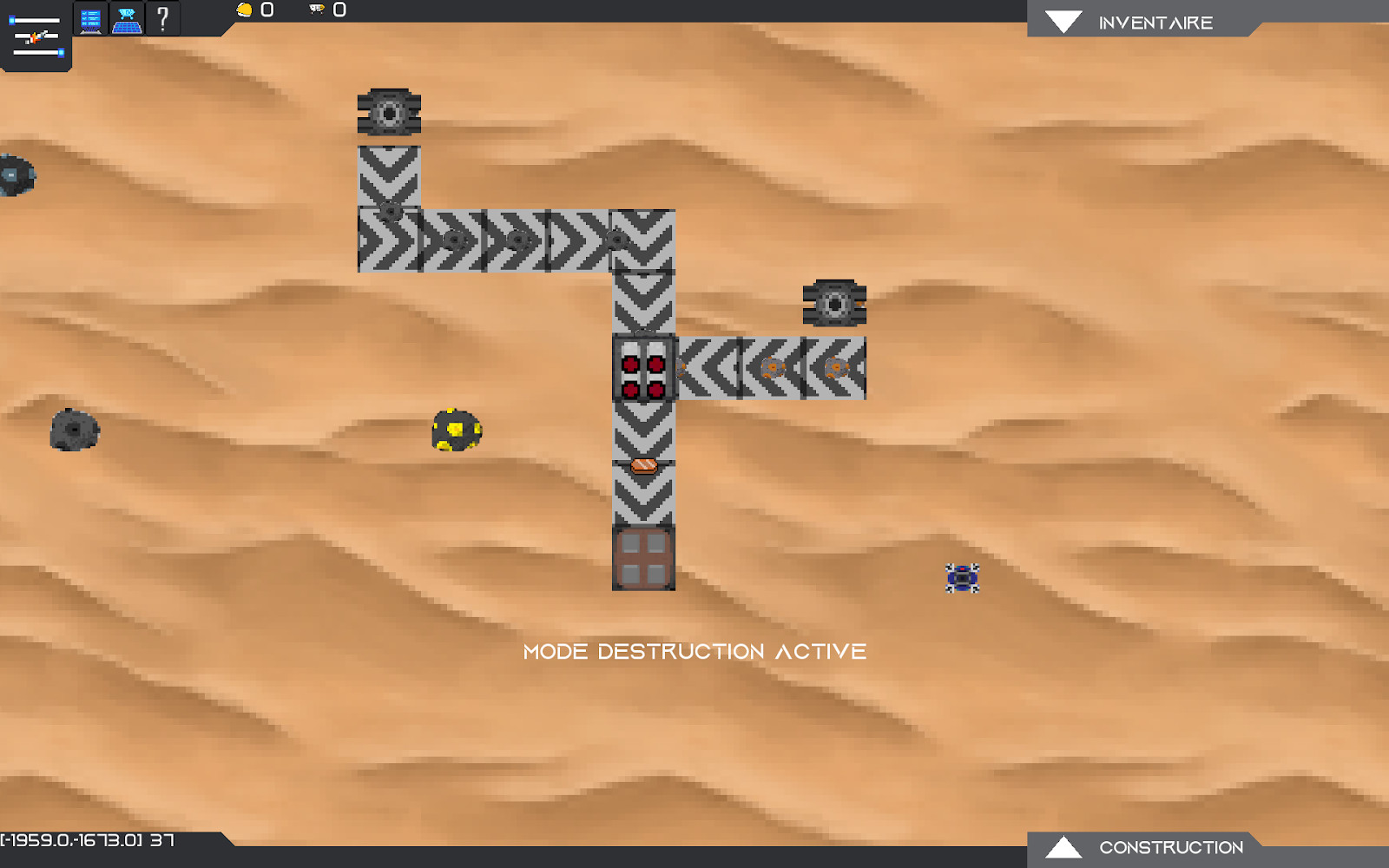
Task: Click the MODE DESTRUCTION ACTIVE message text
Action: click(694, 651)
